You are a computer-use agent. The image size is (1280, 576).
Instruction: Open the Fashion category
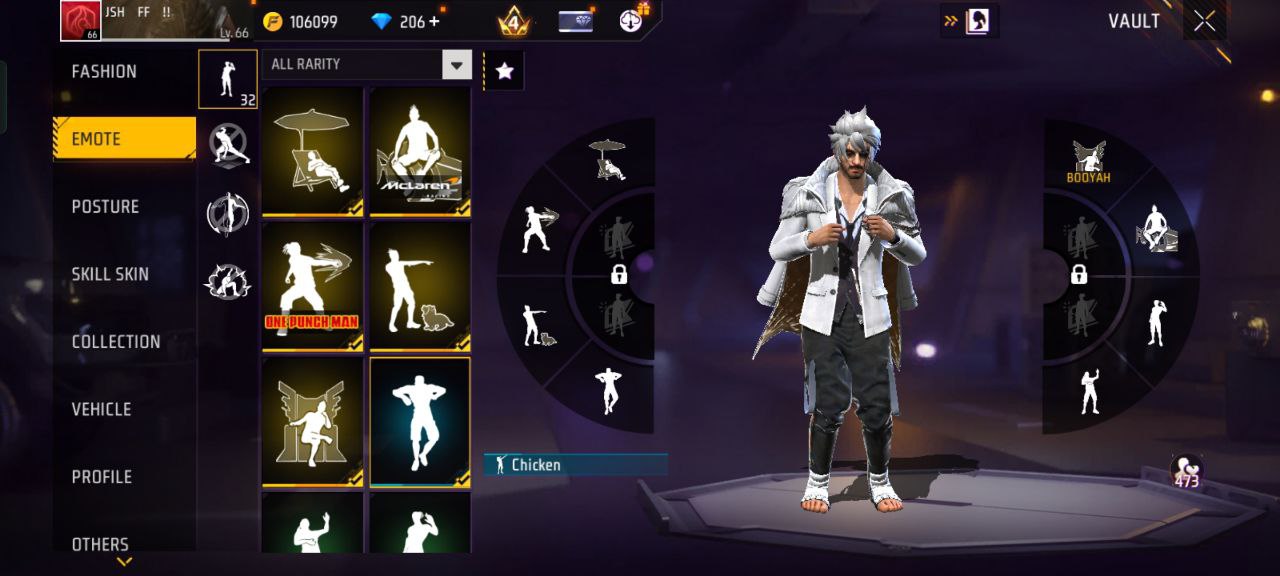click(x=104, y=72)
